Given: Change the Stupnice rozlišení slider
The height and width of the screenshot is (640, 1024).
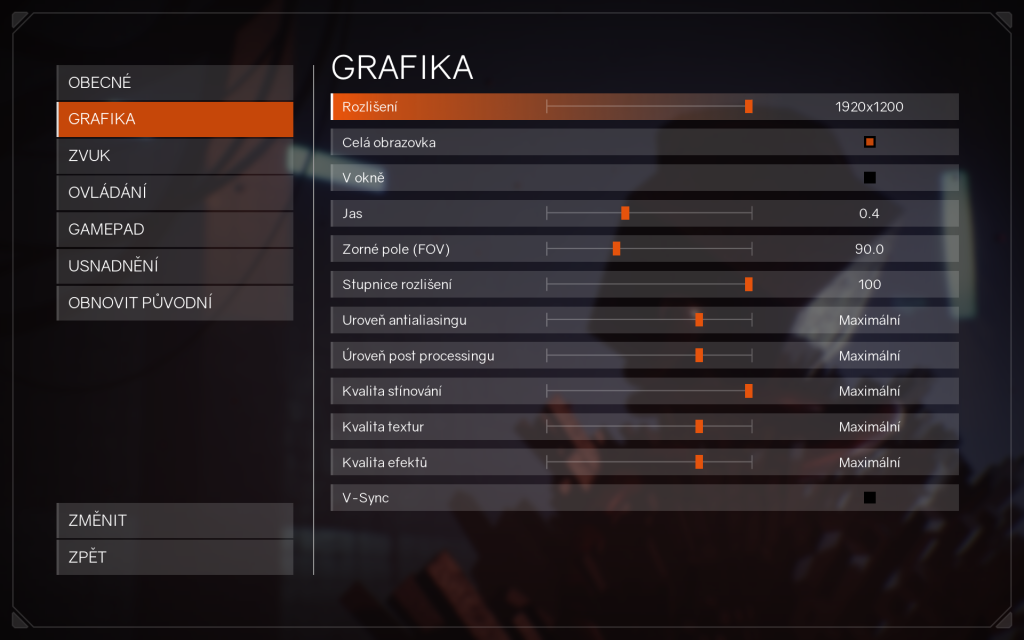Looking at the screenshot, I should click(748, 284).
